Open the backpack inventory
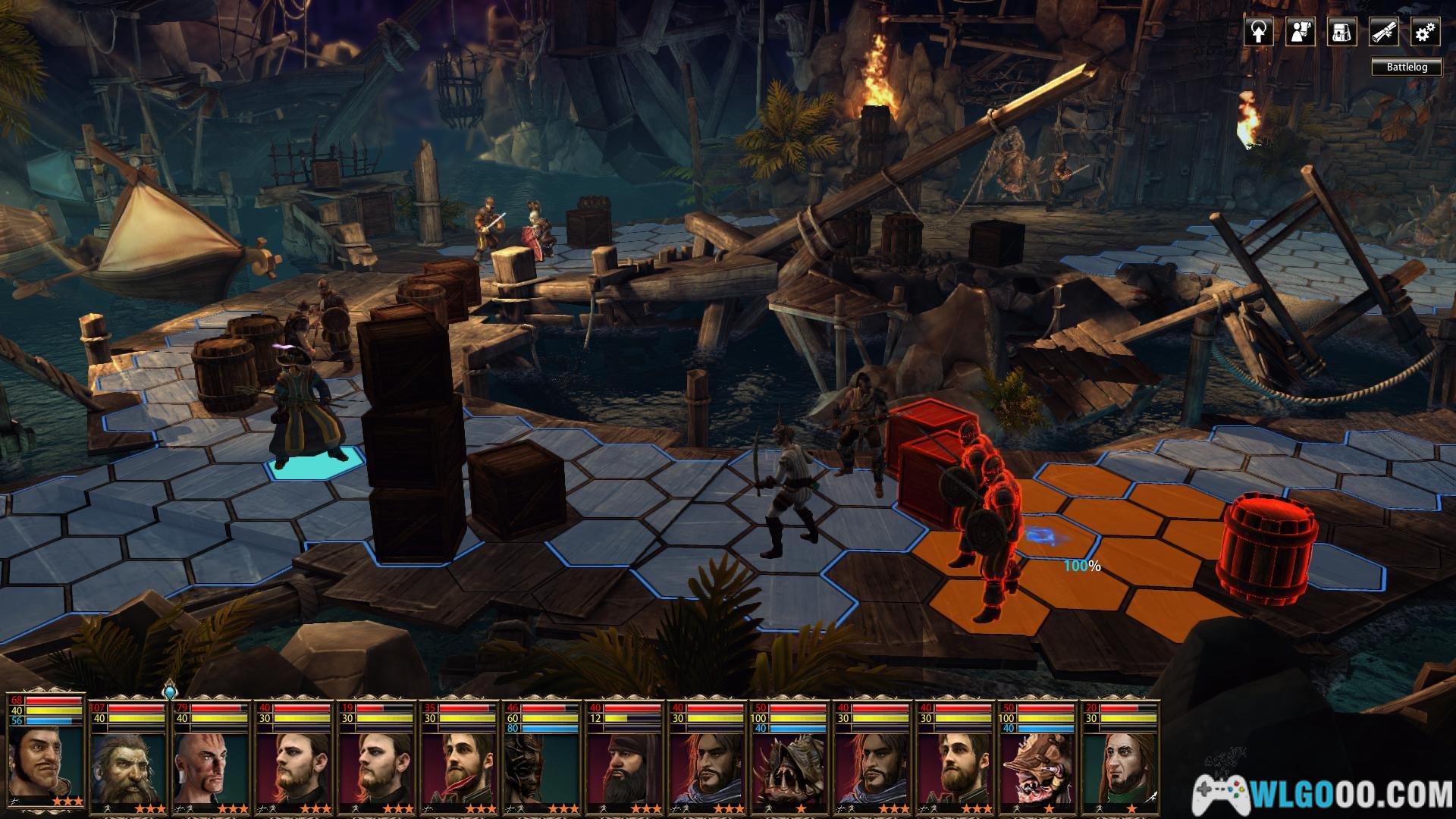 click(x=1341, y=33)
